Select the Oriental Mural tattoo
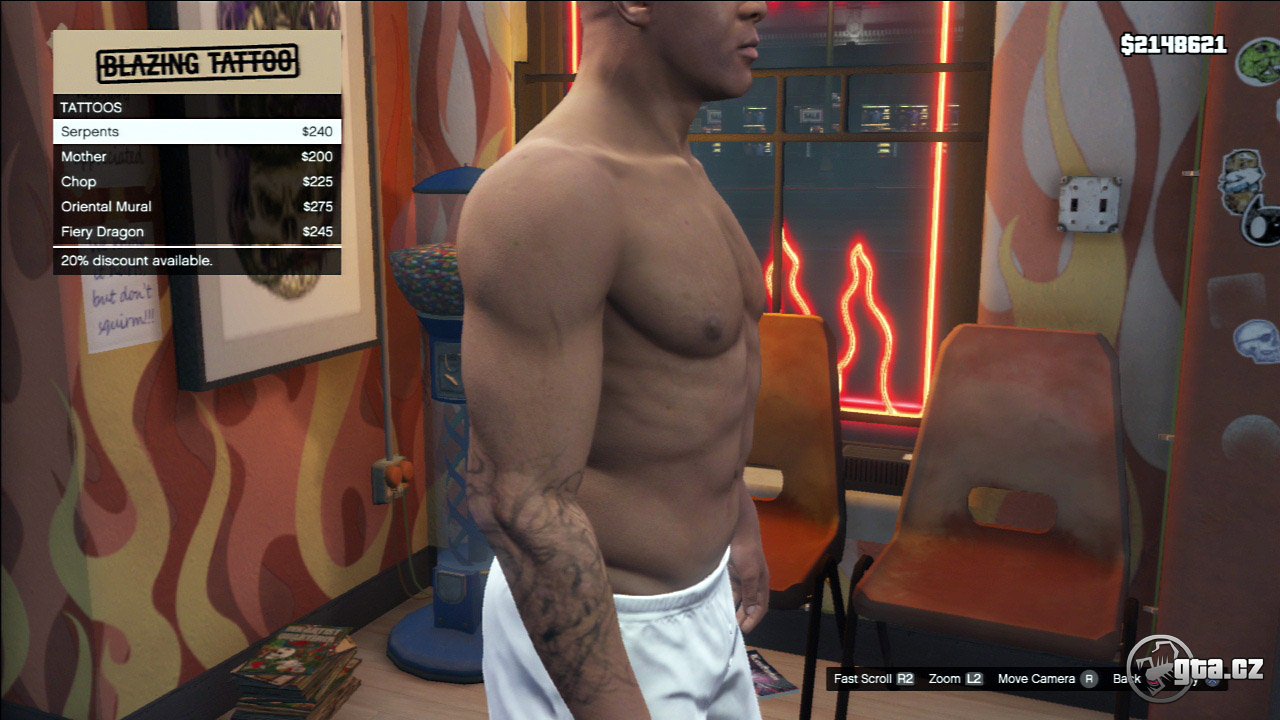 197,207
